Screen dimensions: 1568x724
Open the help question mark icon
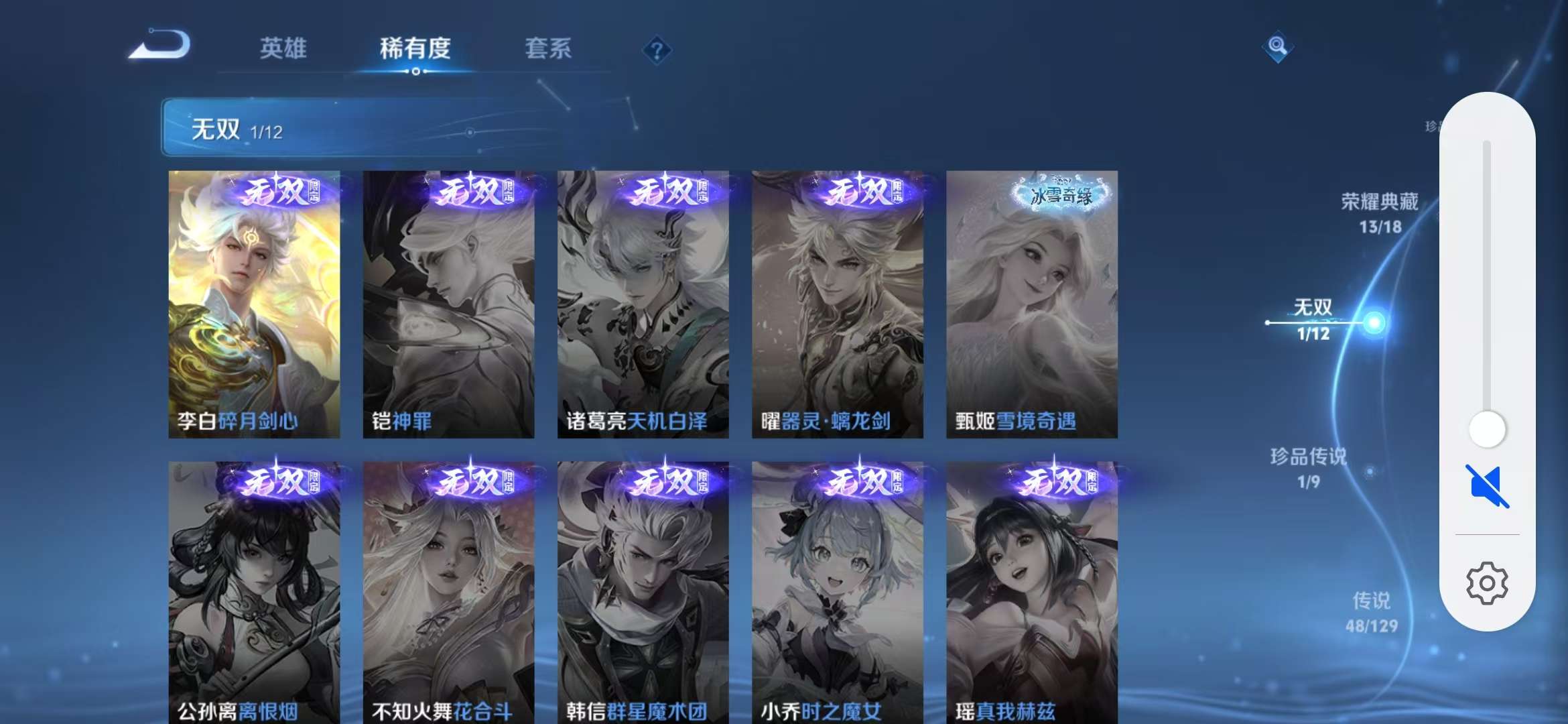tap(658, 50)
